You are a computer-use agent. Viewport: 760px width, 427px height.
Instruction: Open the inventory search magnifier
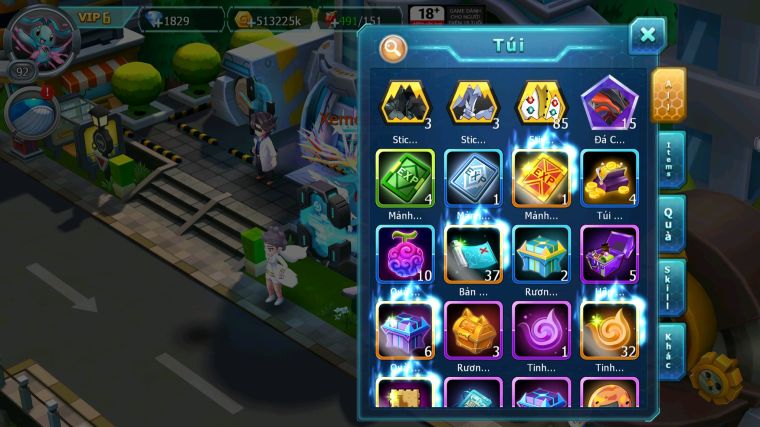[394, 48]
